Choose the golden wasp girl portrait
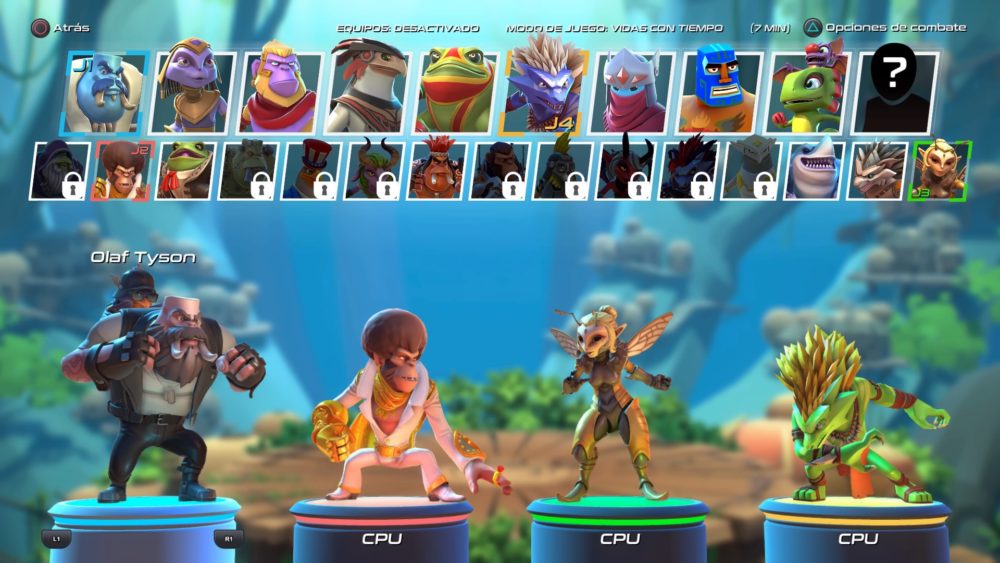This screenshot has height=563, width=1000. click(939, 171)
